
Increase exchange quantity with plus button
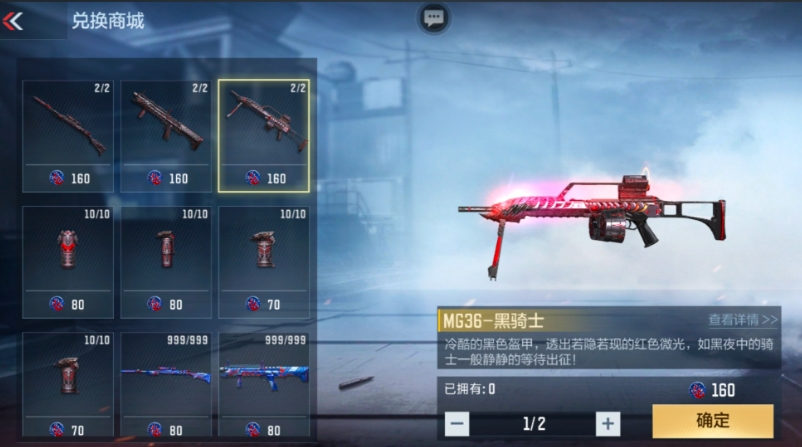point(607,423)
